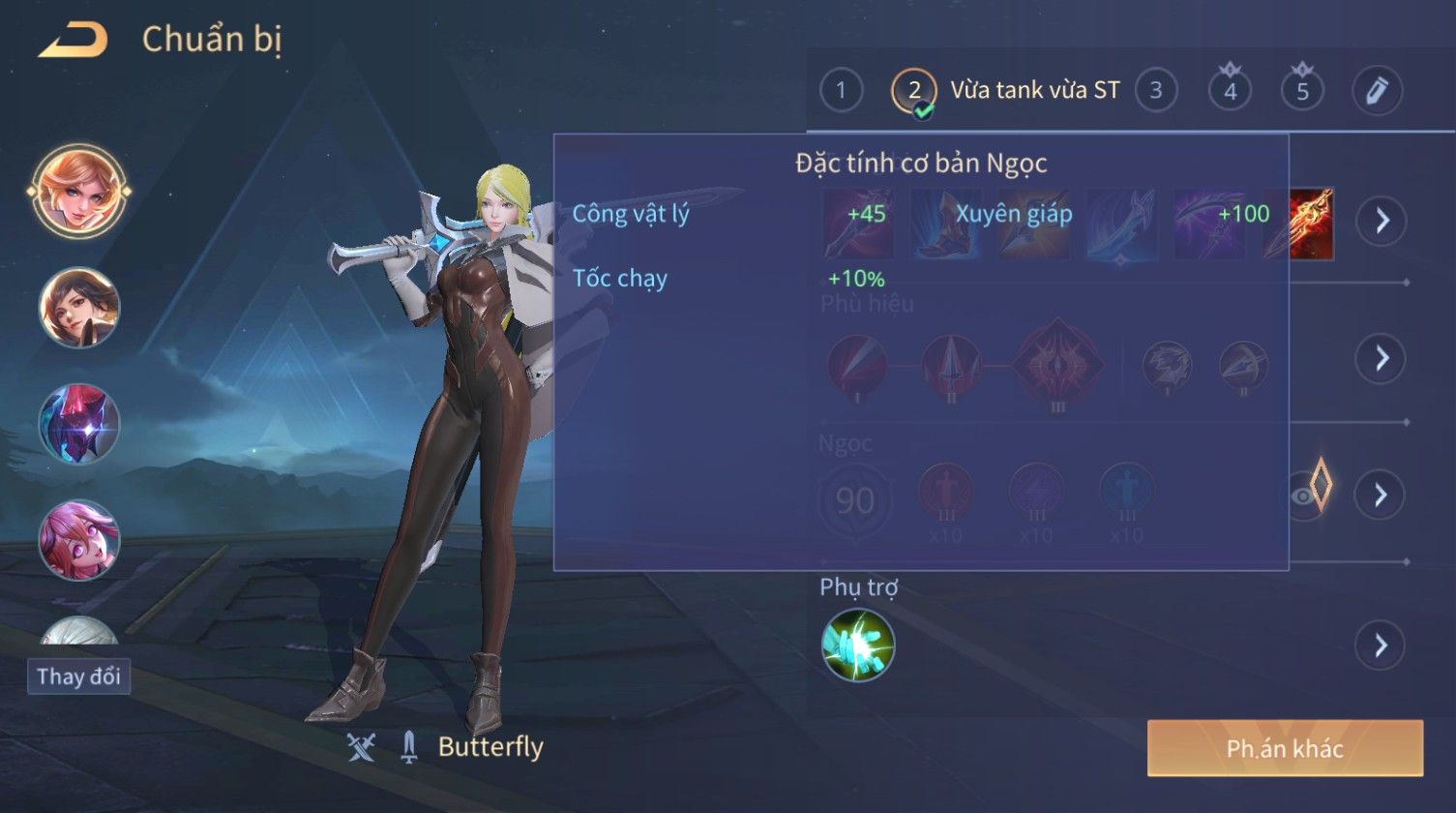Open the Ngọc arcana settings arrow
The image size is (1456, 813).
click(x=1381, y=496)
